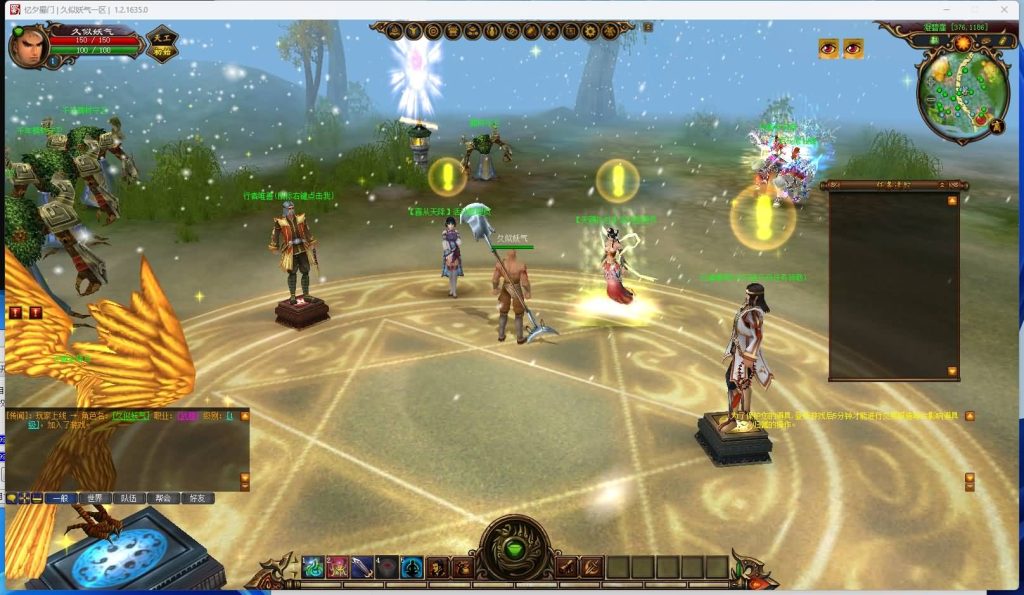Use the pink flower skill in slot 2

click(x=337, y=567)
